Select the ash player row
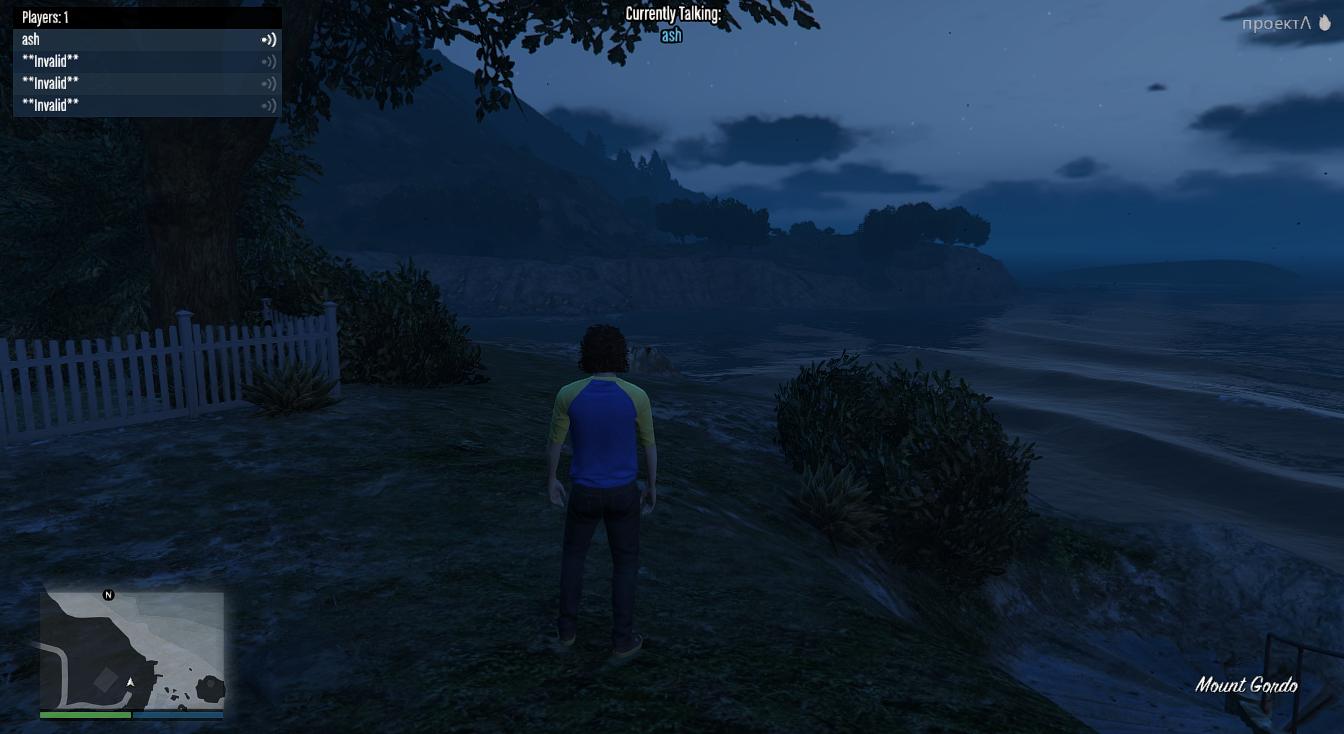Image resolution: width=1344 pixels, height=734 pixels. click(x=147, y=40)
